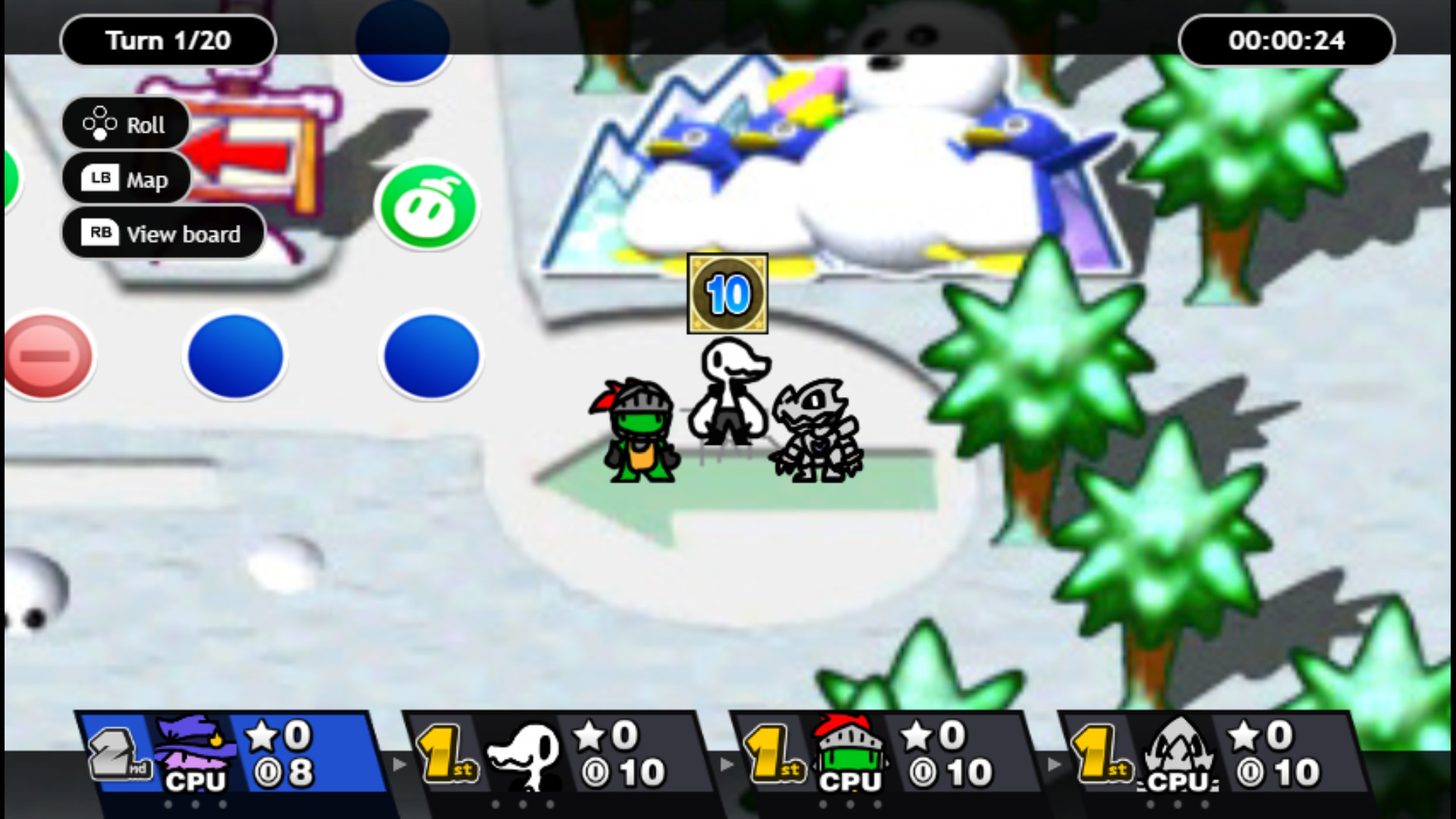
Task: Select the silver dragon character token
Action: click(x=816, y=433)
